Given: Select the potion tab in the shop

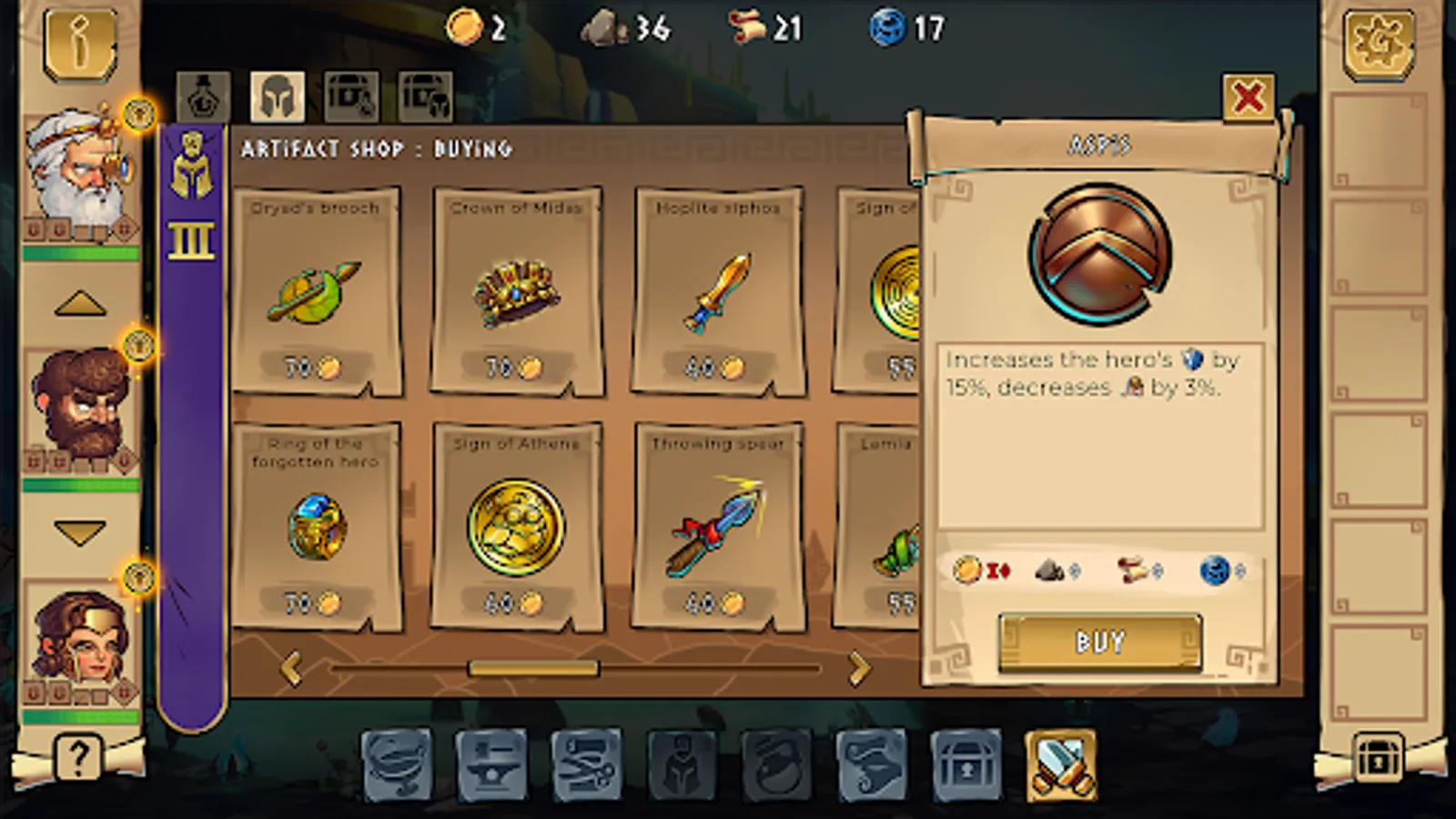Looking at the screenshot, I should coord(203,96).
